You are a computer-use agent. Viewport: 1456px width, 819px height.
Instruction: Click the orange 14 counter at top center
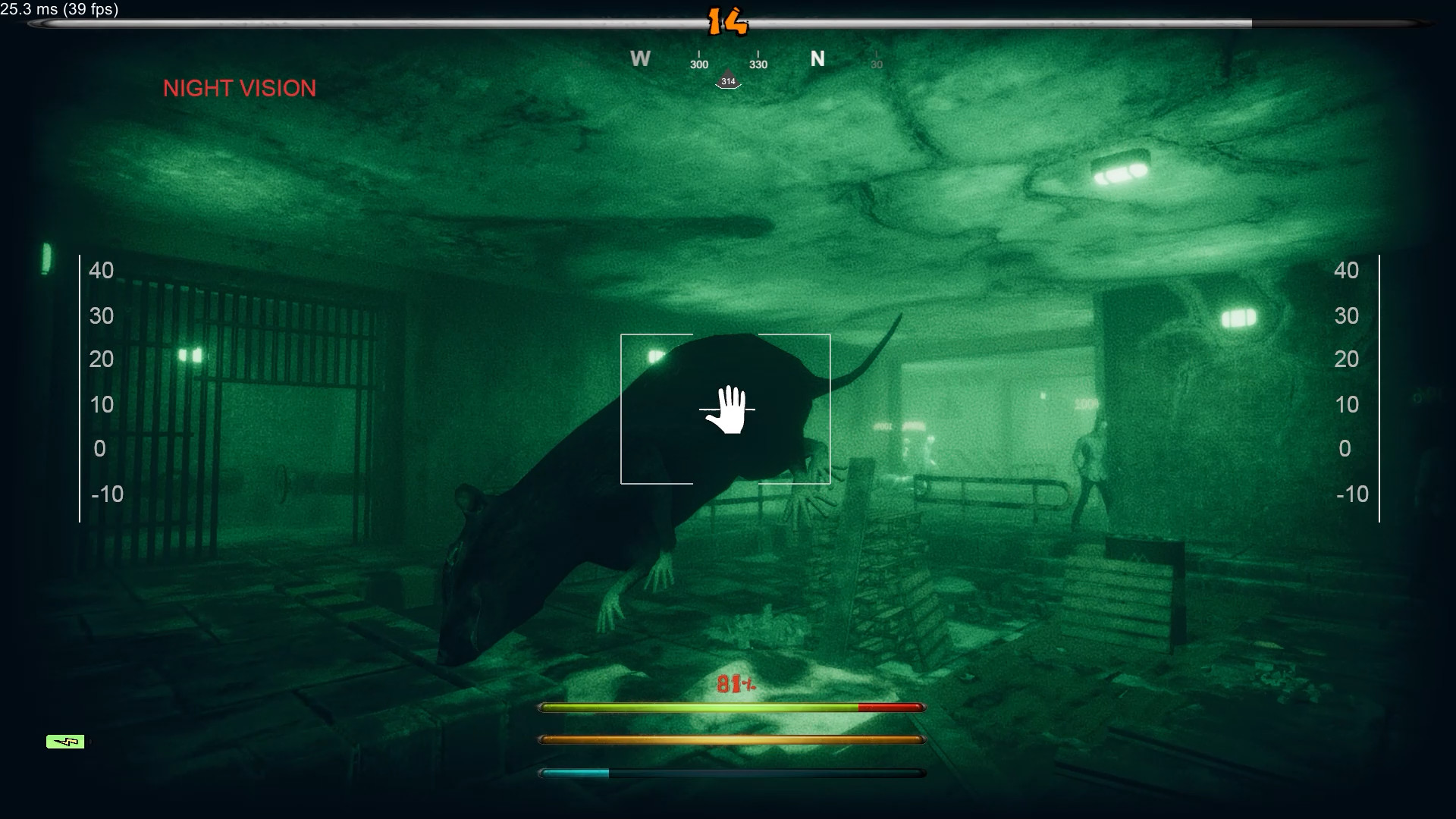pyautogui.click(x=730, y=21)
